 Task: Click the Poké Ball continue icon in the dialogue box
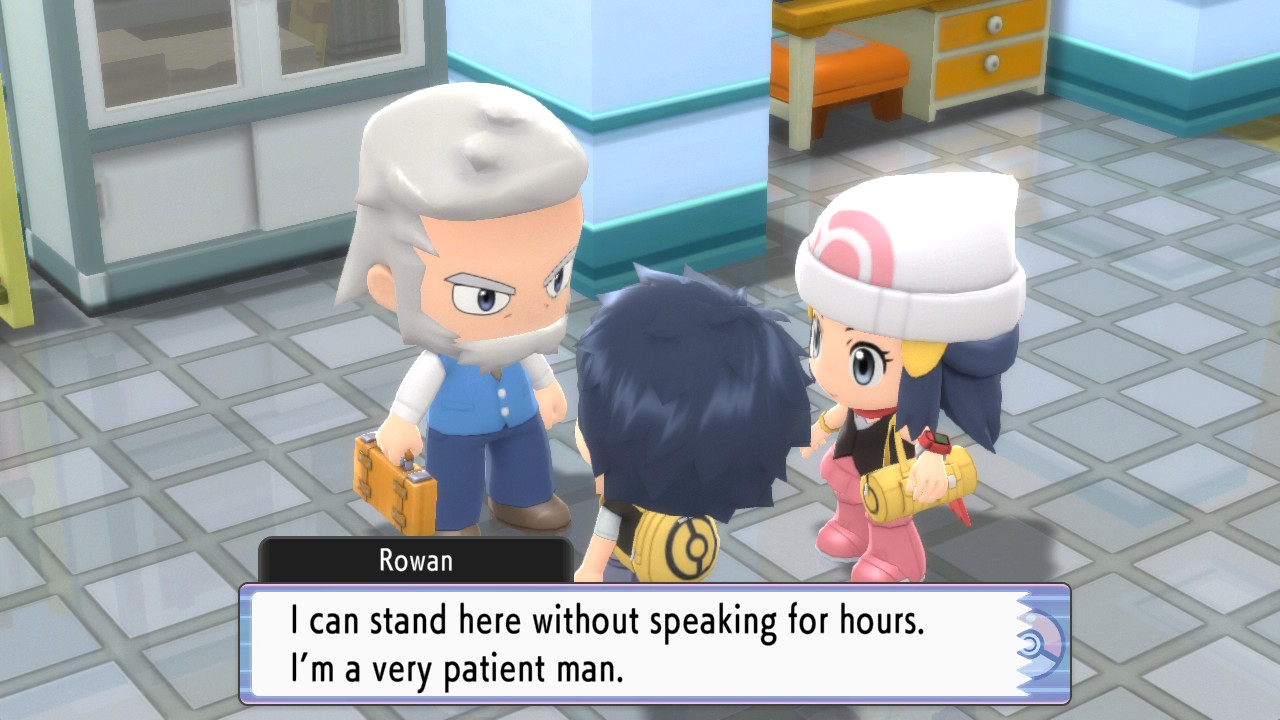pos(1039,643)
